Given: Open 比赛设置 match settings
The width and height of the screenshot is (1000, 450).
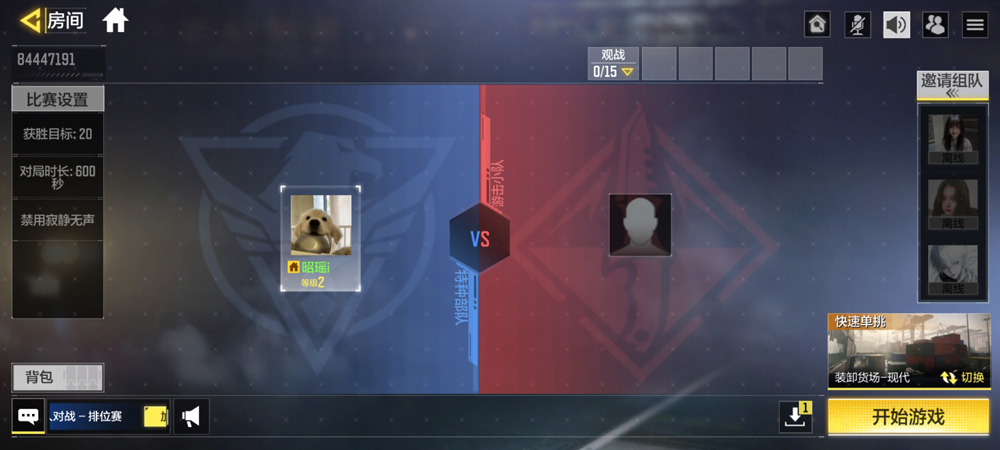Looking at the screenshot, I should tap(57, 100).
